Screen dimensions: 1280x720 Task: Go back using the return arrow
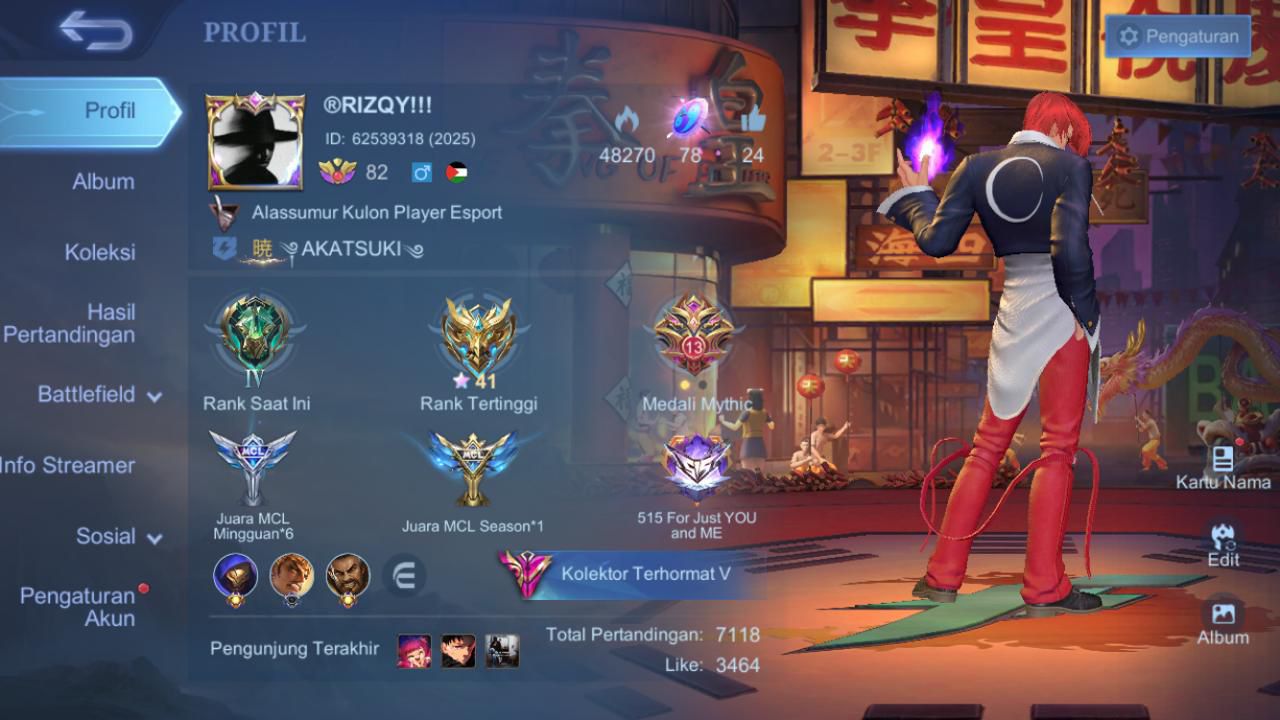click(x=95, y=30)
